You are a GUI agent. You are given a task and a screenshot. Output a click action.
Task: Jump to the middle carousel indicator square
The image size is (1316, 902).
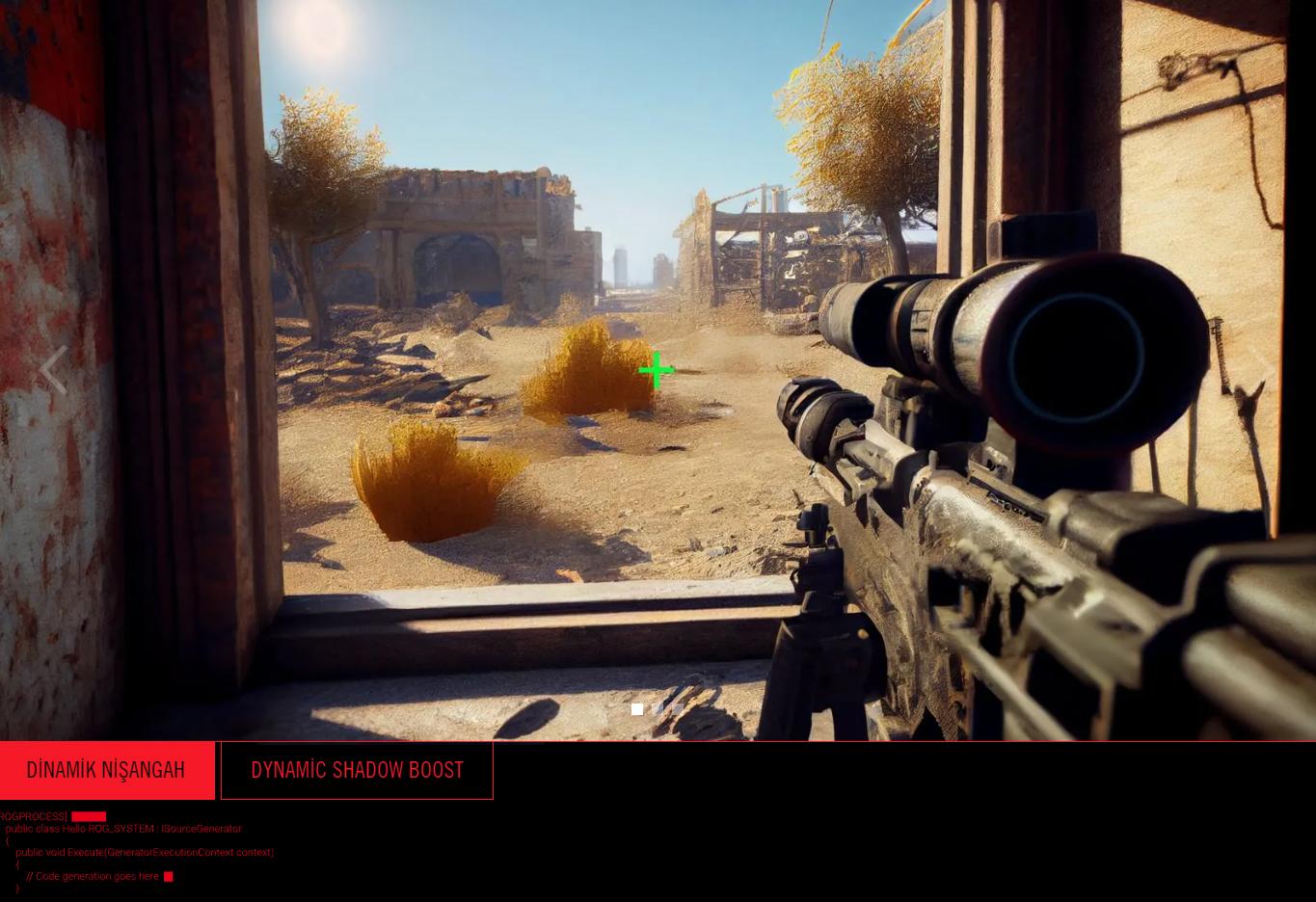pyautogui.click(x=658, y=709)
